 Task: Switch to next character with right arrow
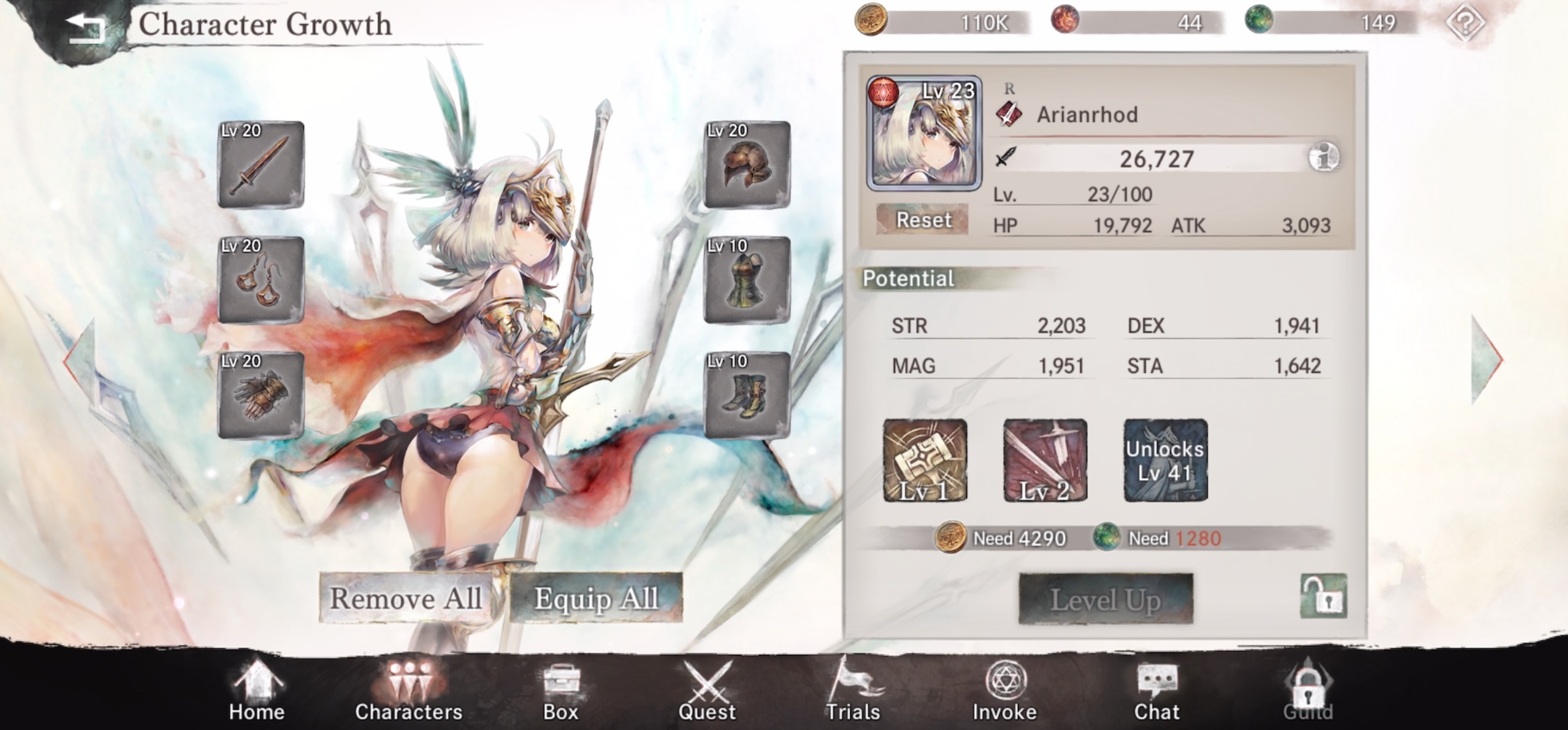point(1487,359)
